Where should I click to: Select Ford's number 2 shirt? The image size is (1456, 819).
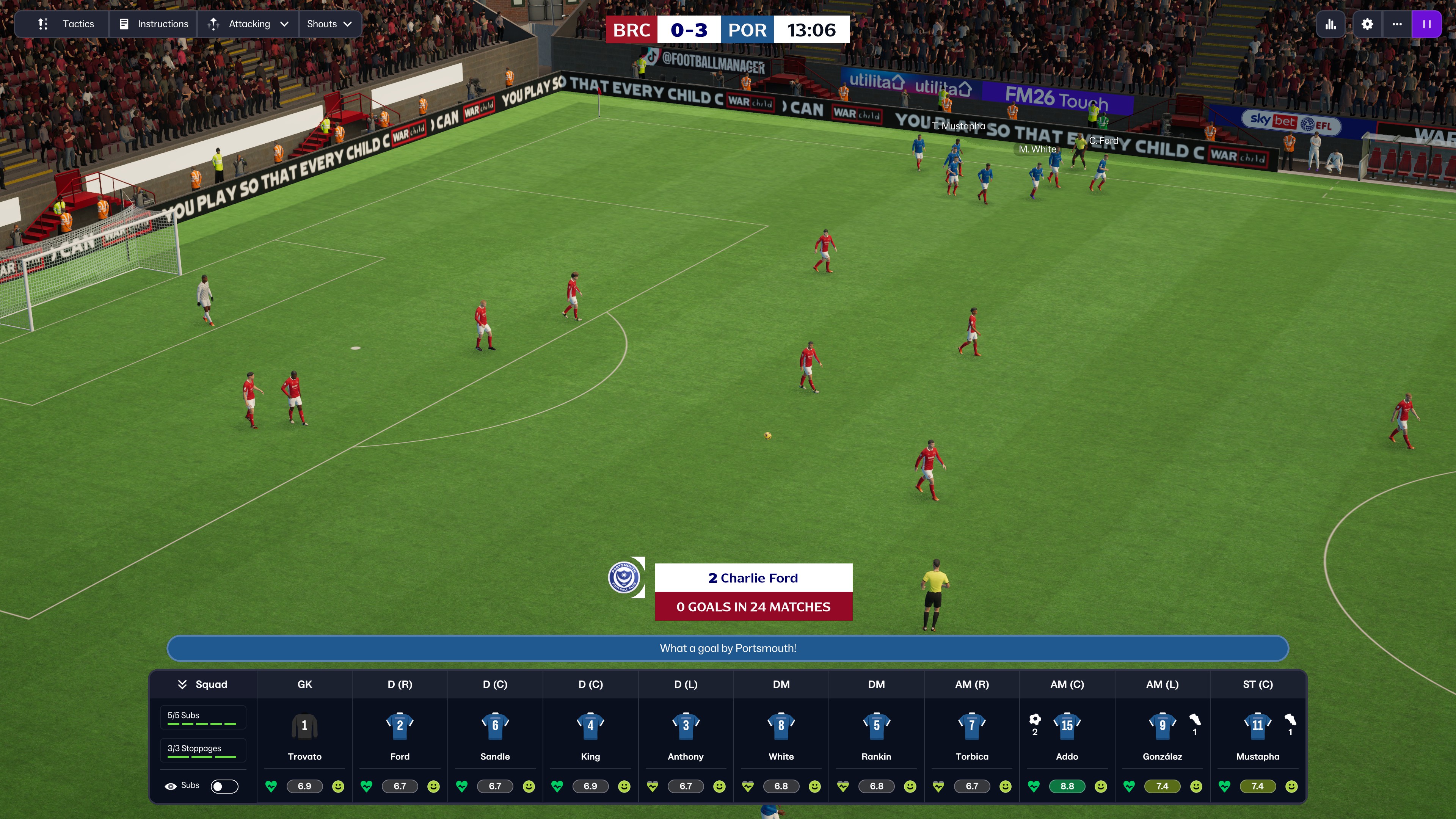pos(400,725)
